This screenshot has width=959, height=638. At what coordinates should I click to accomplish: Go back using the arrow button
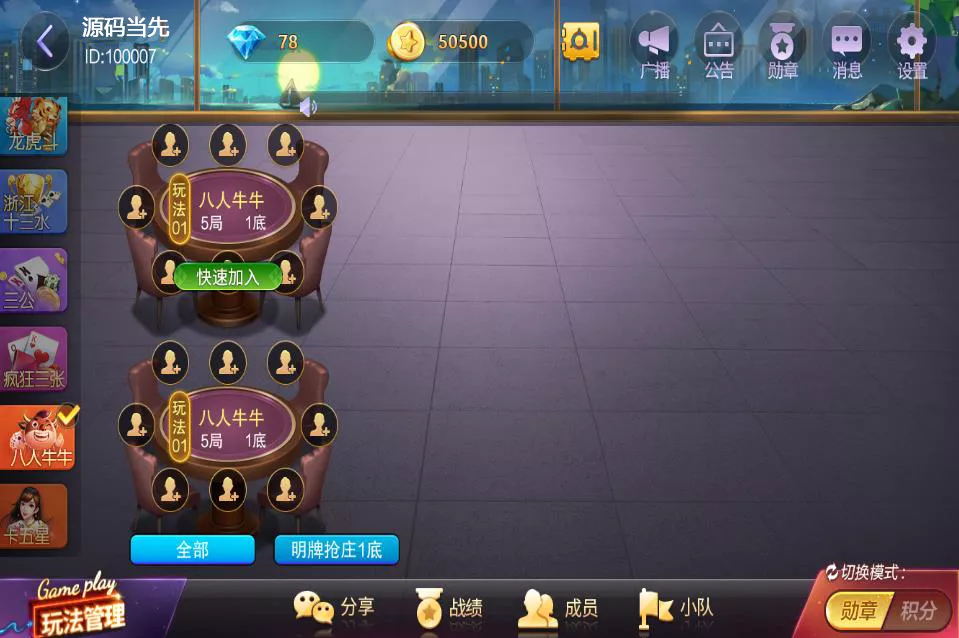(x=45, y=42)
